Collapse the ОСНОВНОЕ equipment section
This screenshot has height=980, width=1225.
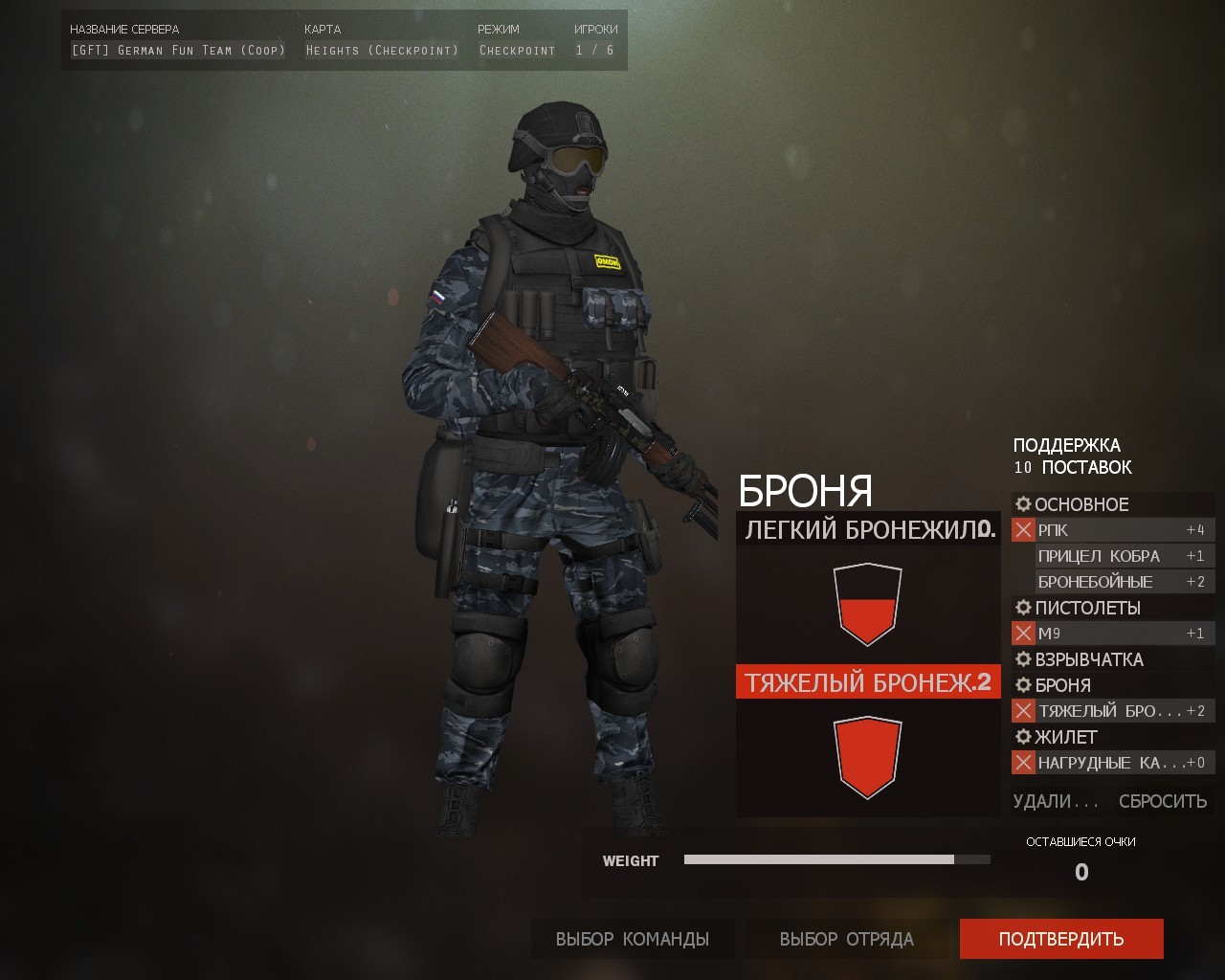(x=1081, y=504)
